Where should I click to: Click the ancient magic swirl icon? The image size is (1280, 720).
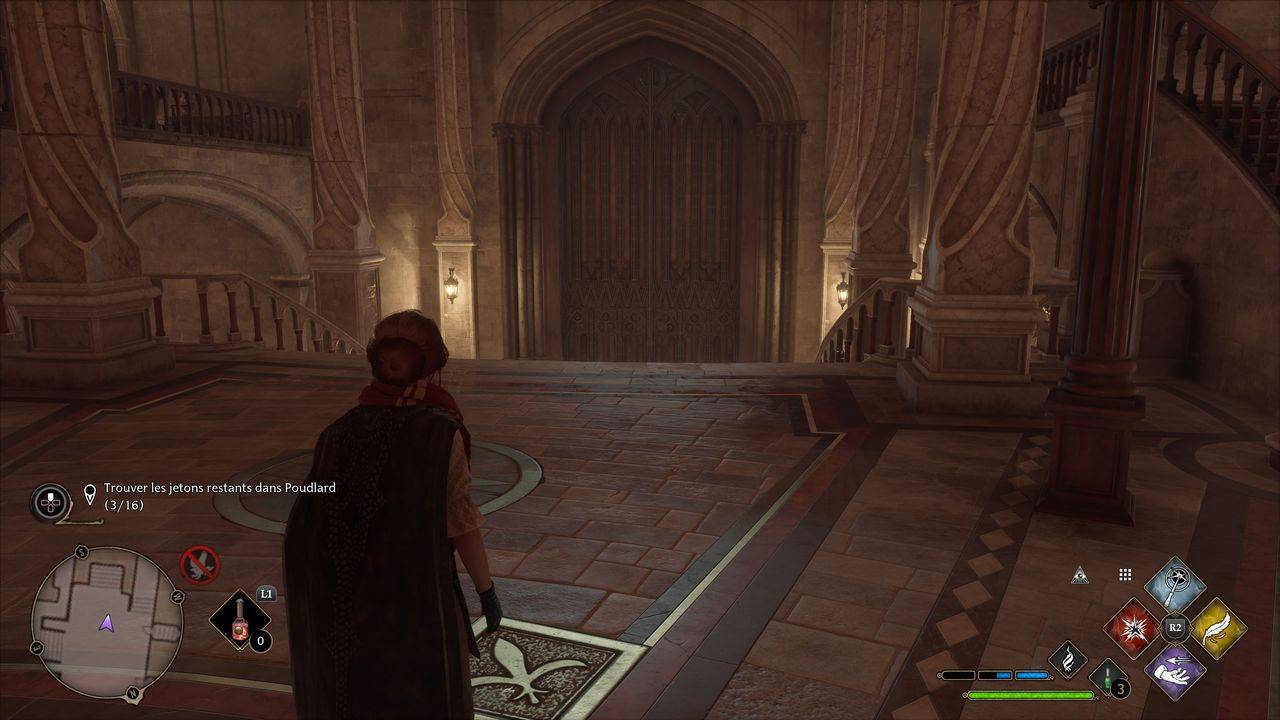(x=1067, y=659)
